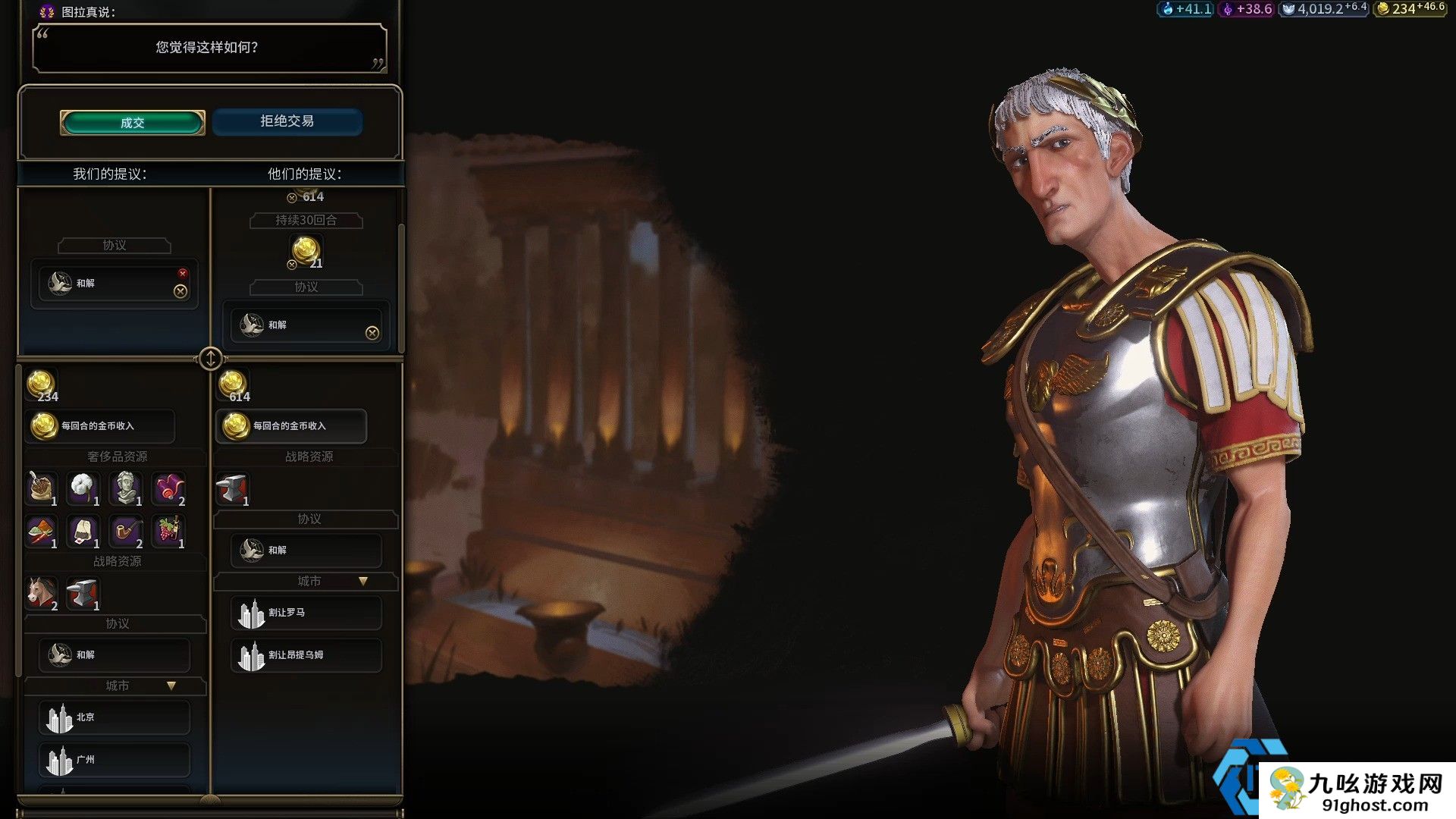Request cession of Antium (割让昂提乌姆)

pyautogui.click(x=306, y=655)
